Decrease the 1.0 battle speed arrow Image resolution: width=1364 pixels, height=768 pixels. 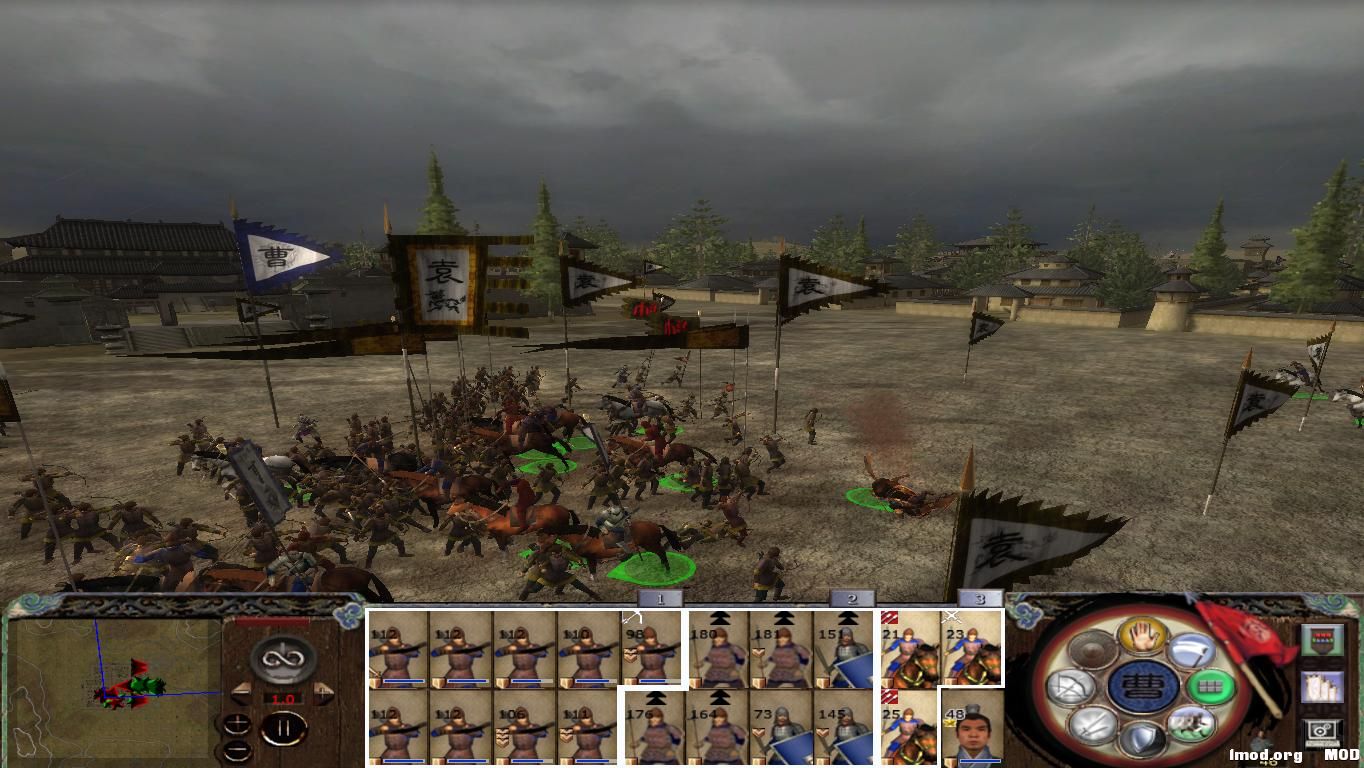pos(242,693)
